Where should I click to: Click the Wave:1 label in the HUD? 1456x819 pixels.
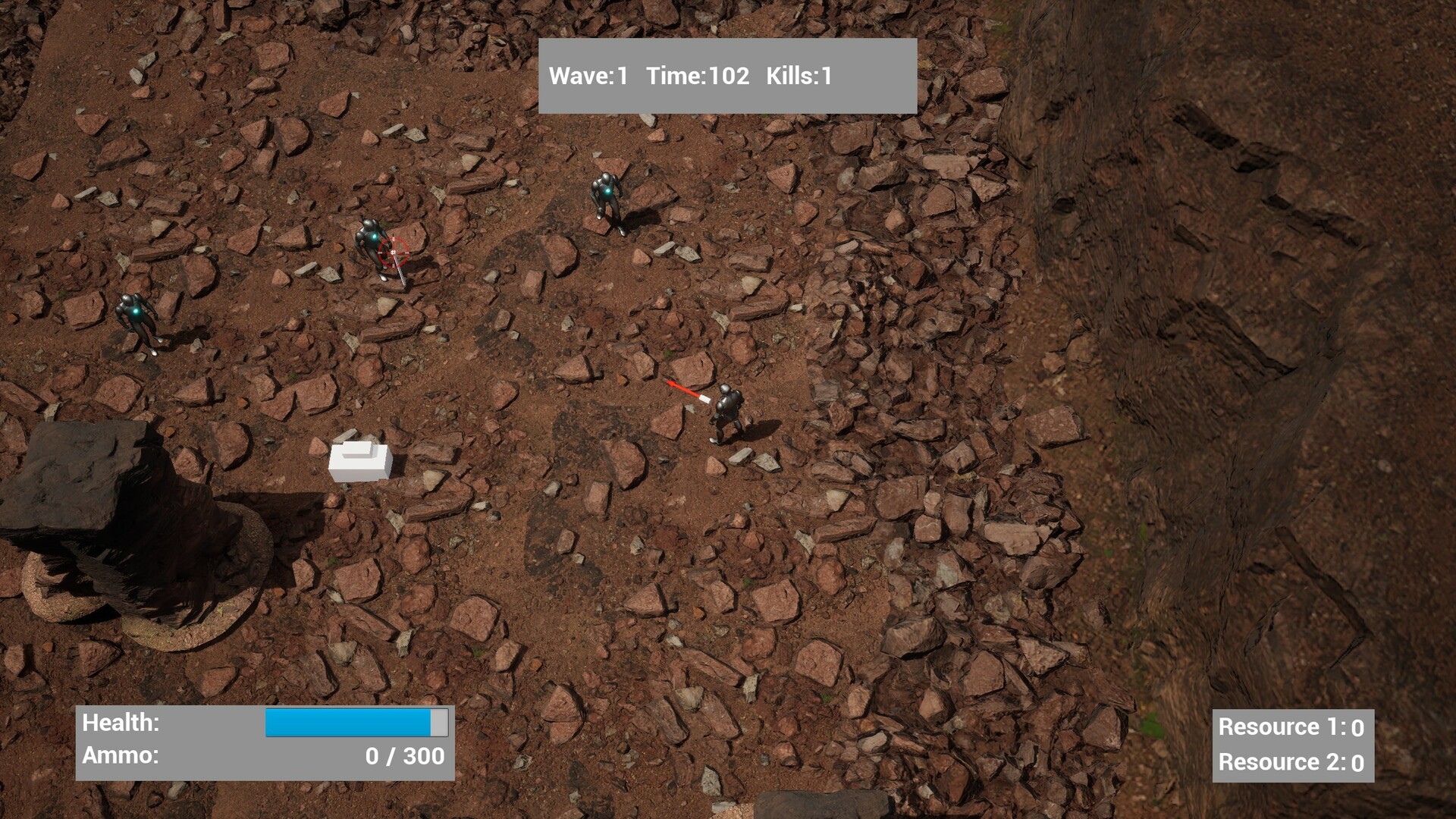(x=589, y=75)
